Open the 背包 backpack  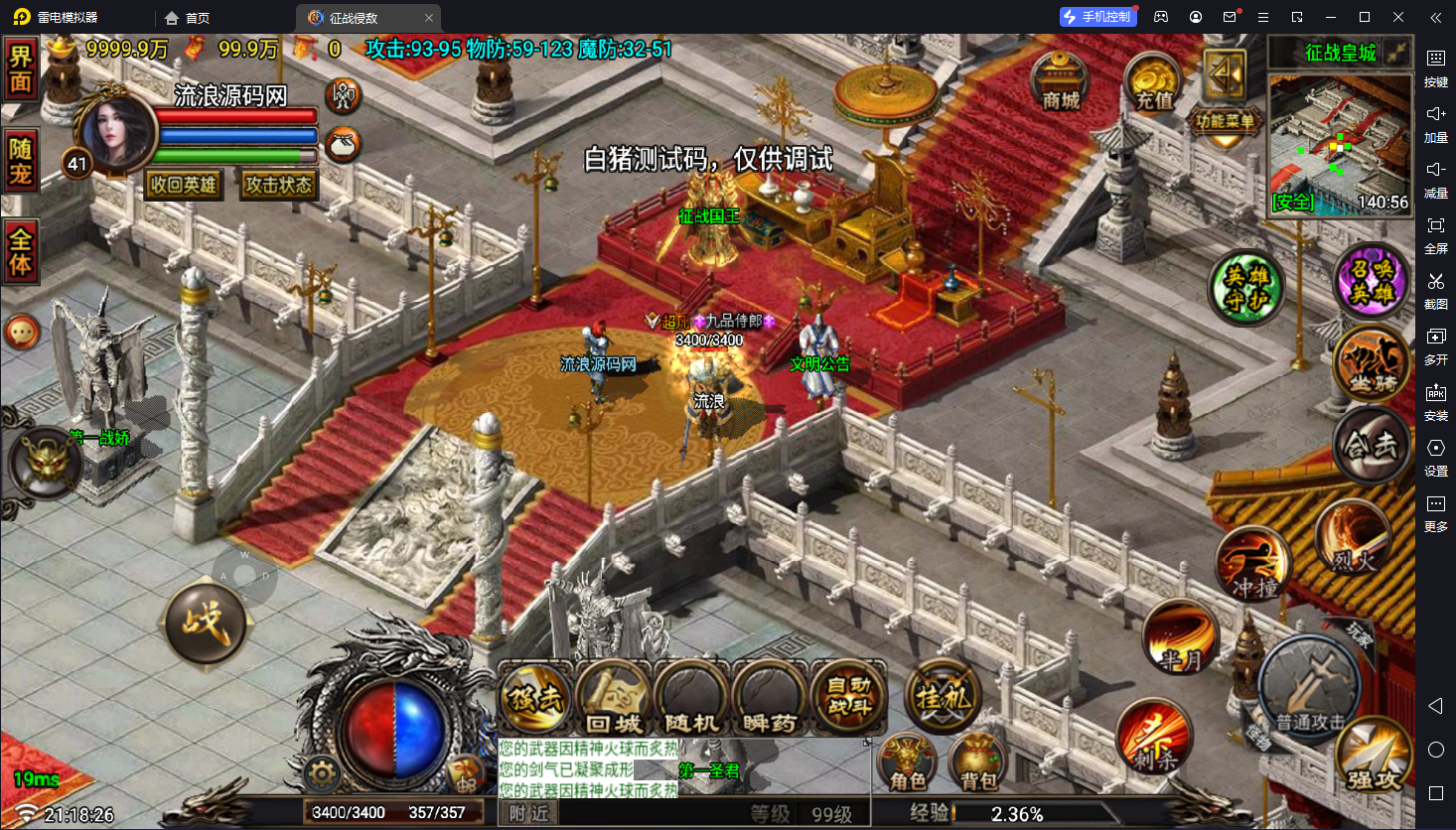pos(978,764)
